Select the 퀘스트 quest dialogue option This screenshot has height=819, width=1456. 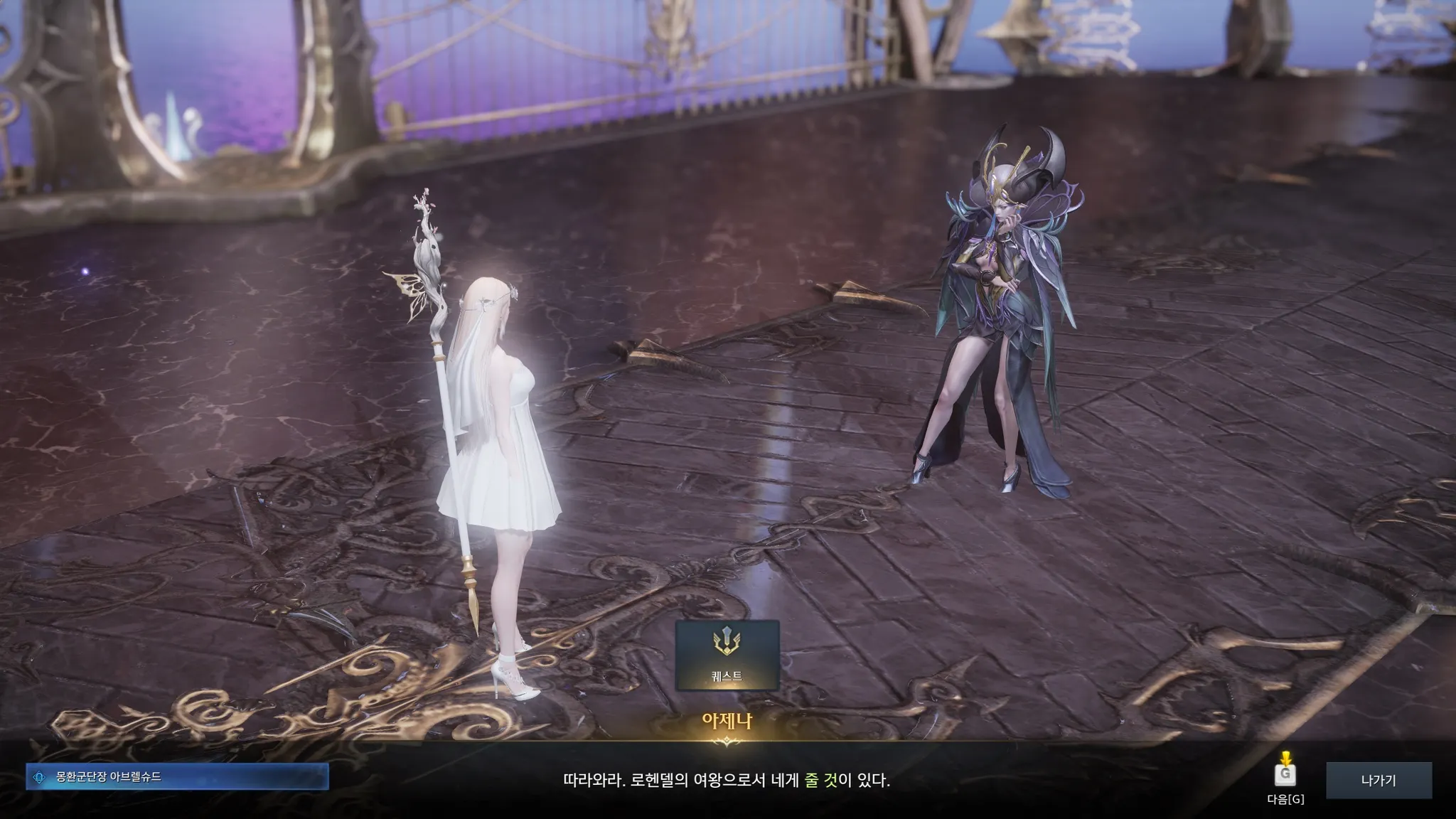point(727,655)
